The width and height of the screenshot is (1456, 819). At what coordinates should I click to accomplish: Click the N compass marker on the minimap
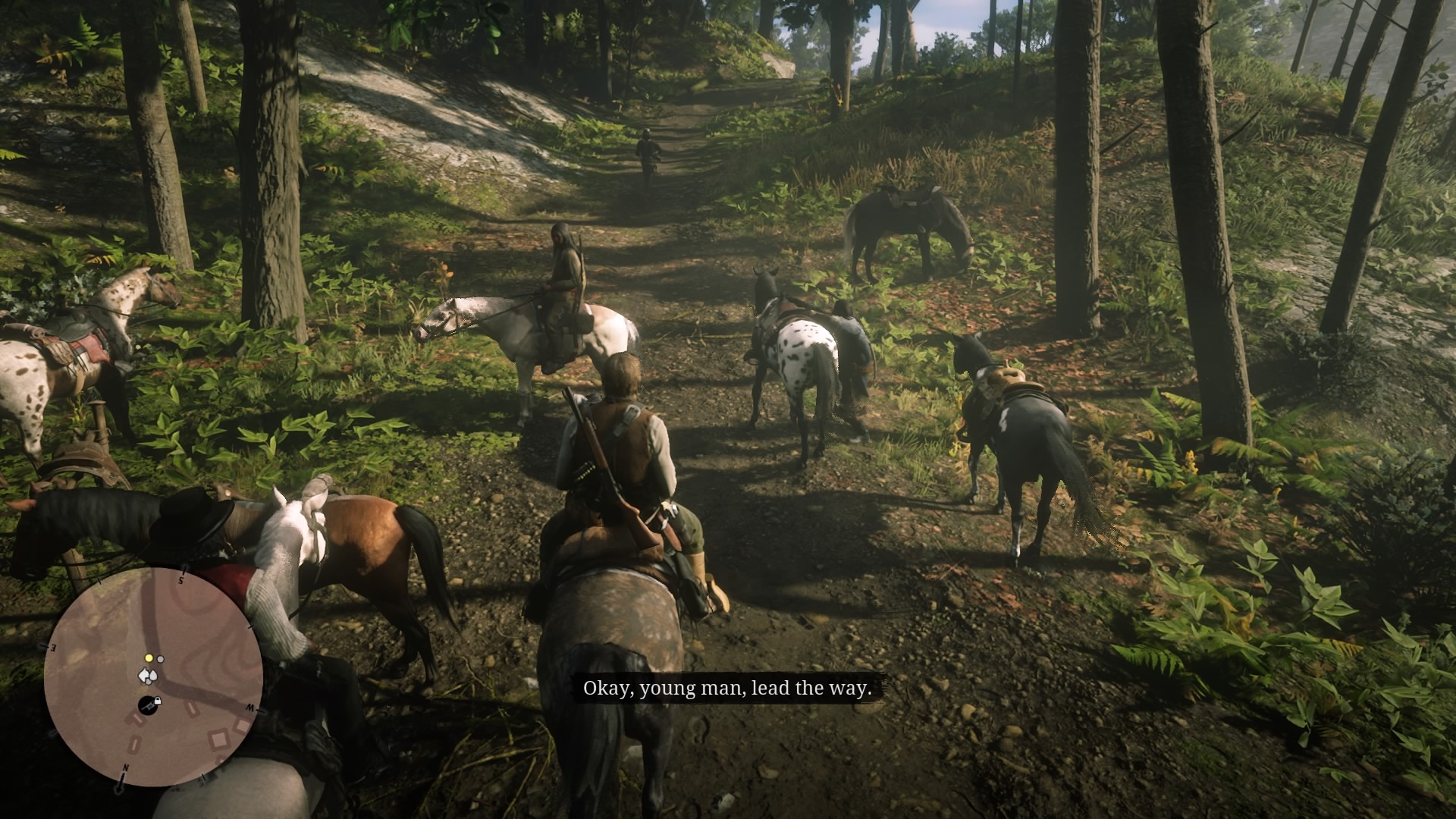coord(127,767)
